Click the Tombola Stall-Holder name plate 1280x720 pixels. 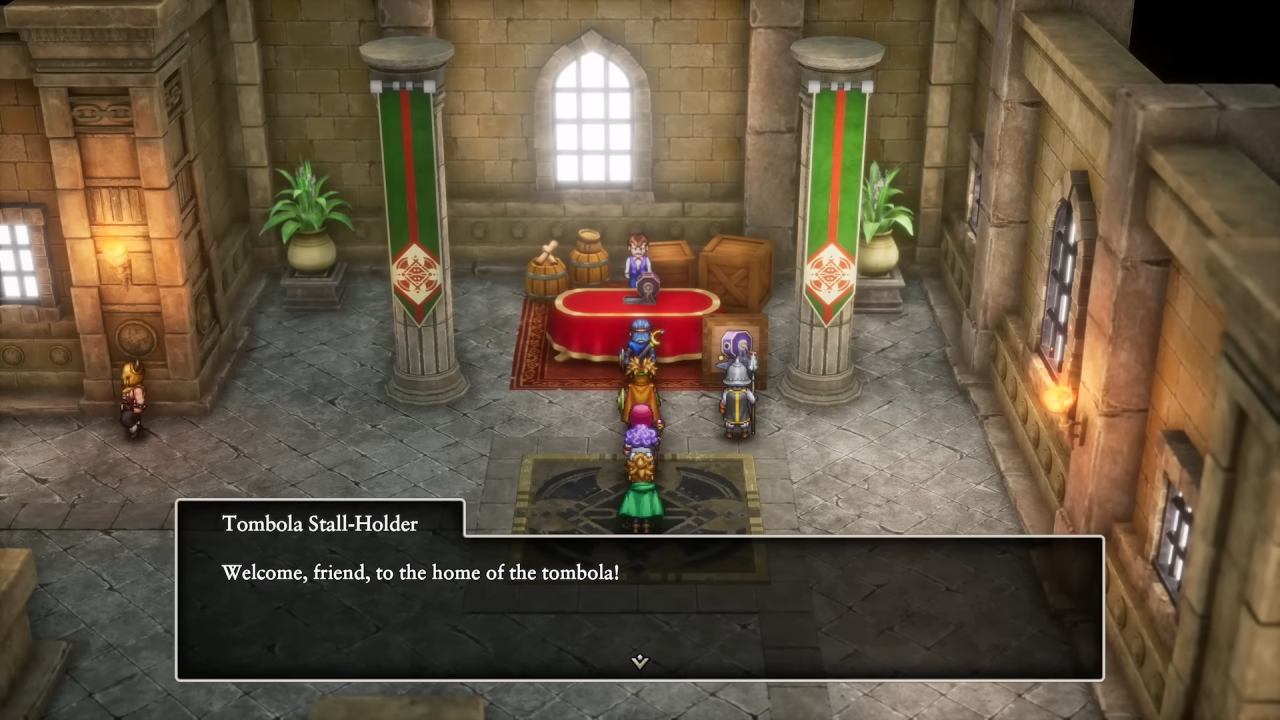point(318,523)
